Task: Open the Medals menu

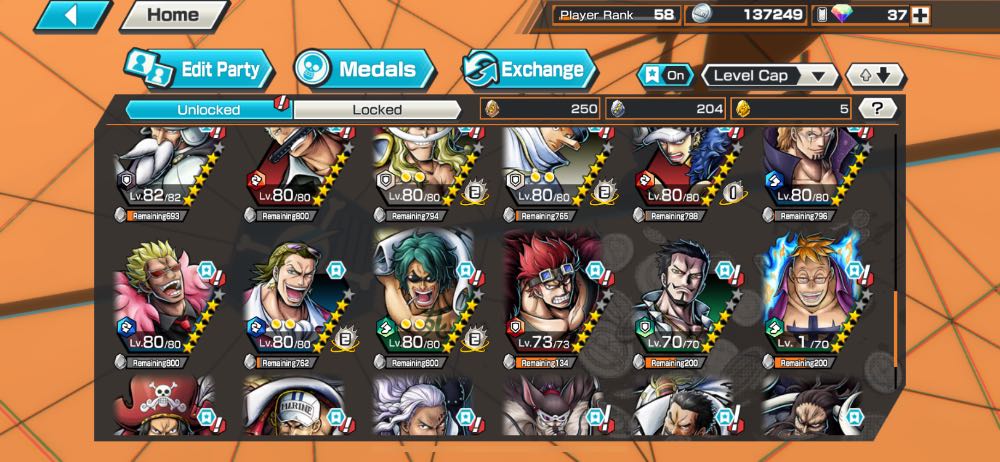Action: 364,70
